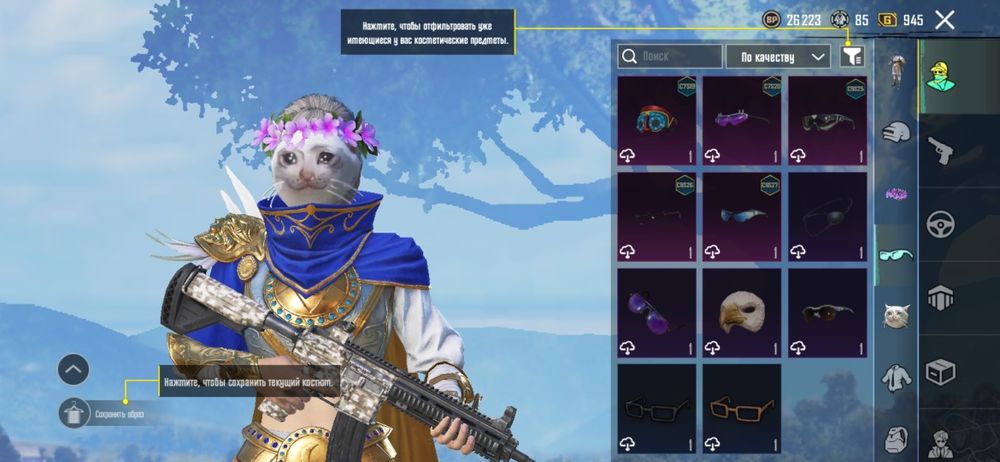The width and height of the screenshot is (1000, 462).
Task: Toggle the owned cosmetics filter button
Action: (x=852, y=57)
